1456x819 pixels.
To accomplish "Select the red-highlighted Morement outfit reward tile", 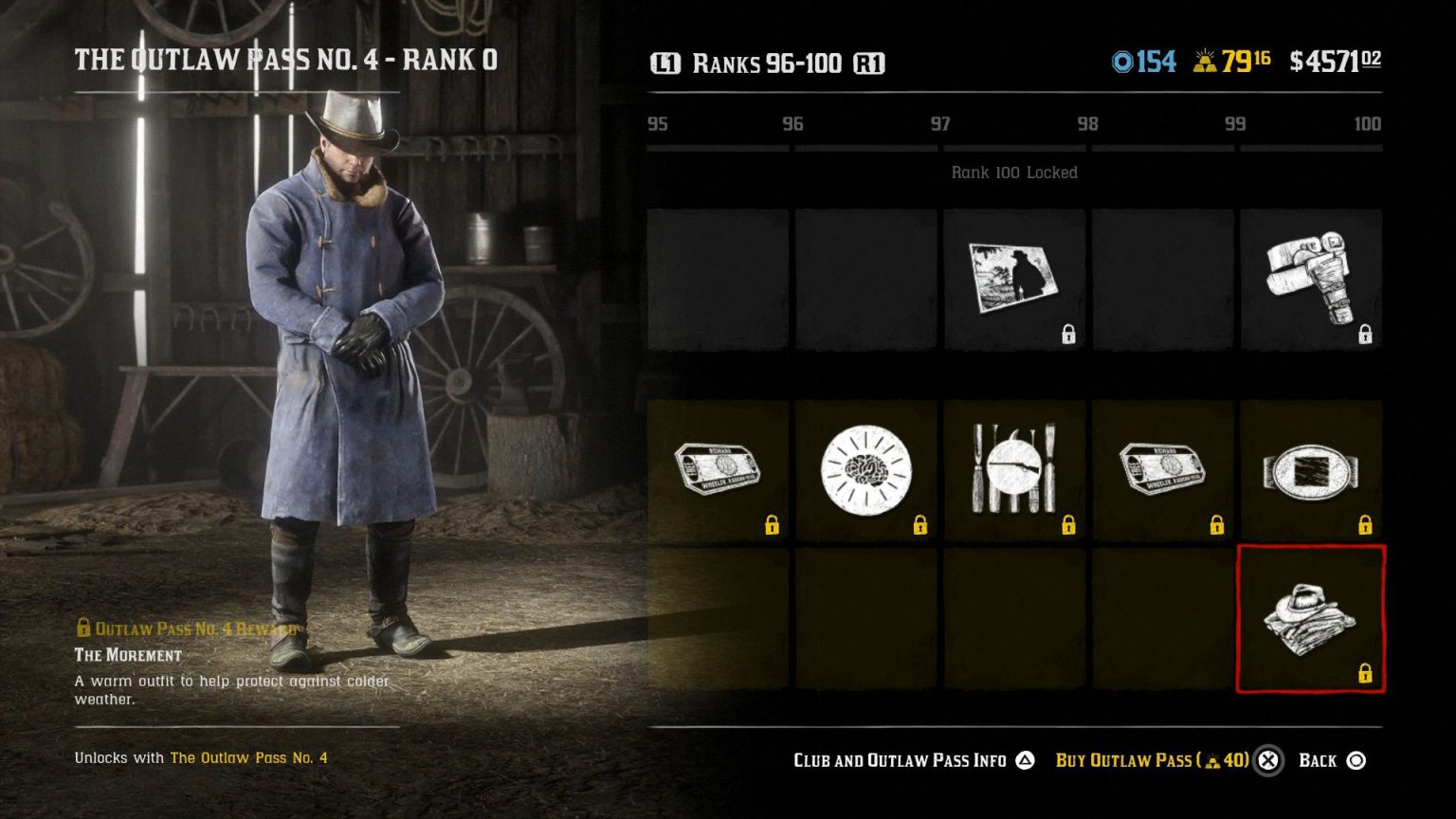I will point(1311,618).
